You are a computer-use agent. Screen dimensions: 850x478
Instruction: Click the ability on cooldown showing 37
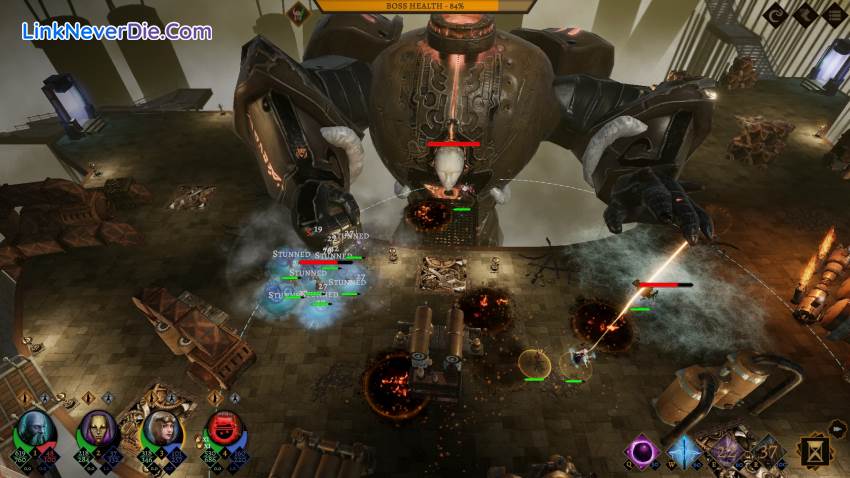(x=769, y=451)
